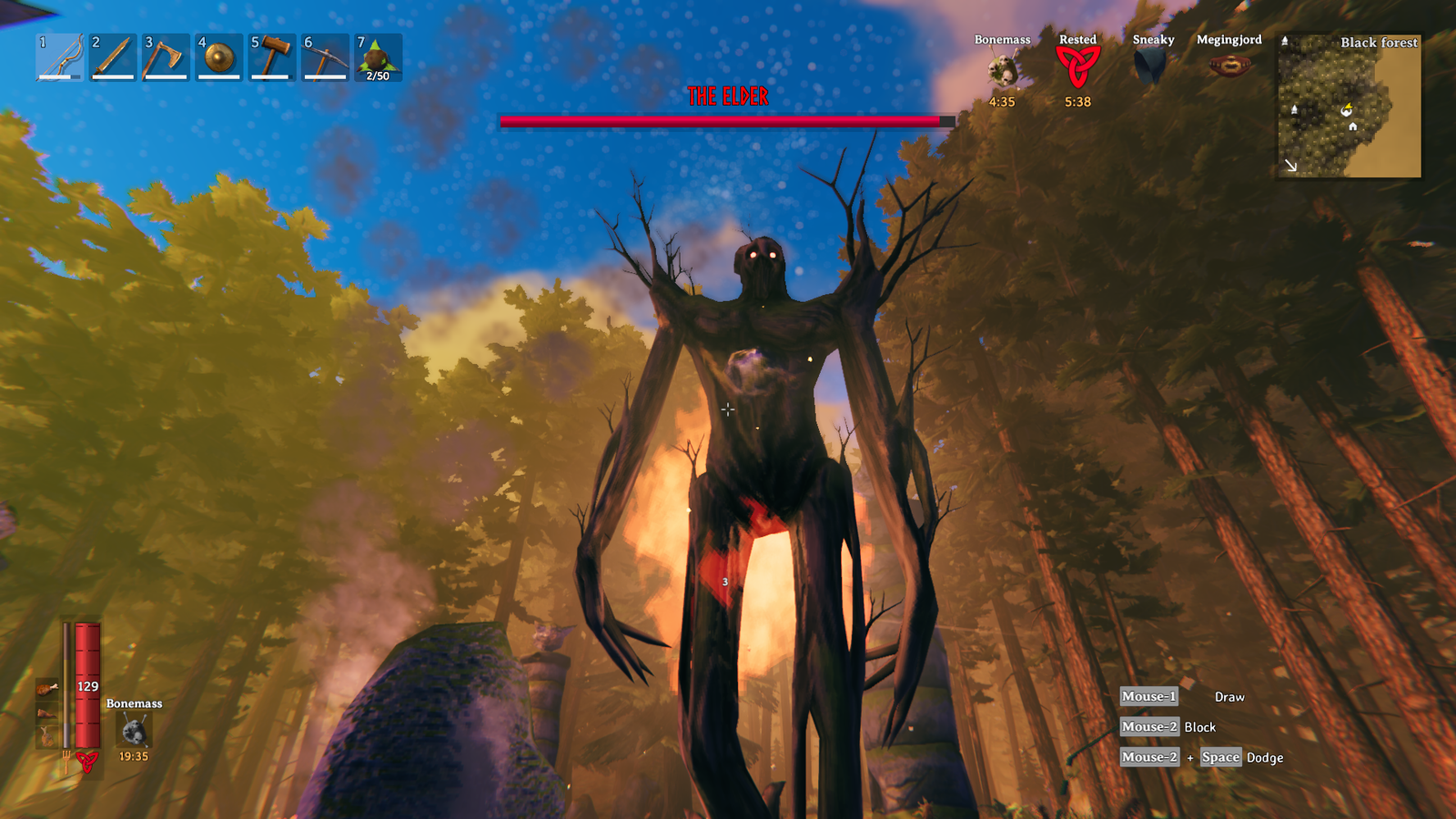Click the topmost food slot icon
Viewport: 1456px width, 819px height.
tap(47, 689)
